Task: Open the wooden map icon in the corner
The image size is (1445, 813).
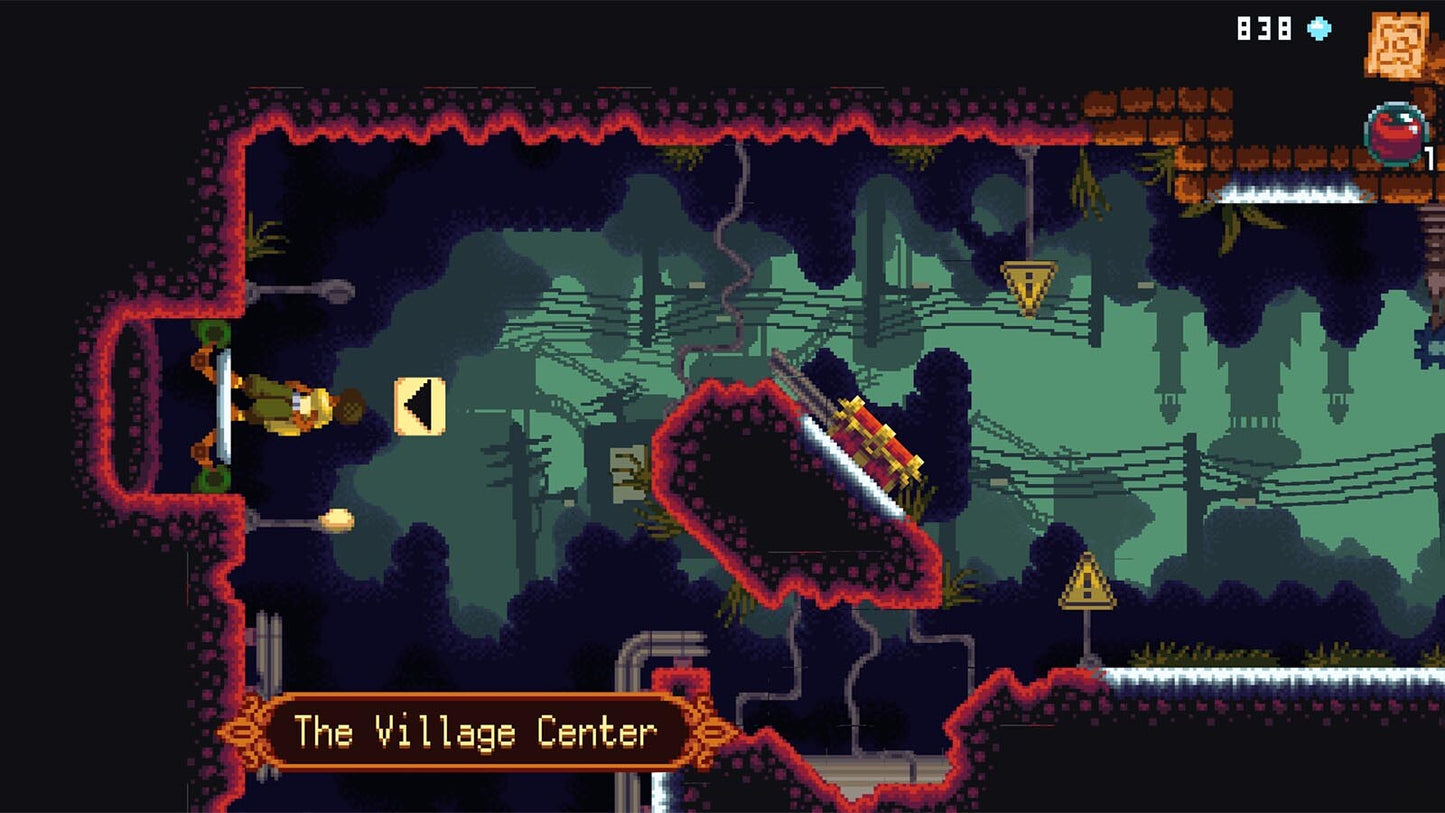Action: point(1397,44)
